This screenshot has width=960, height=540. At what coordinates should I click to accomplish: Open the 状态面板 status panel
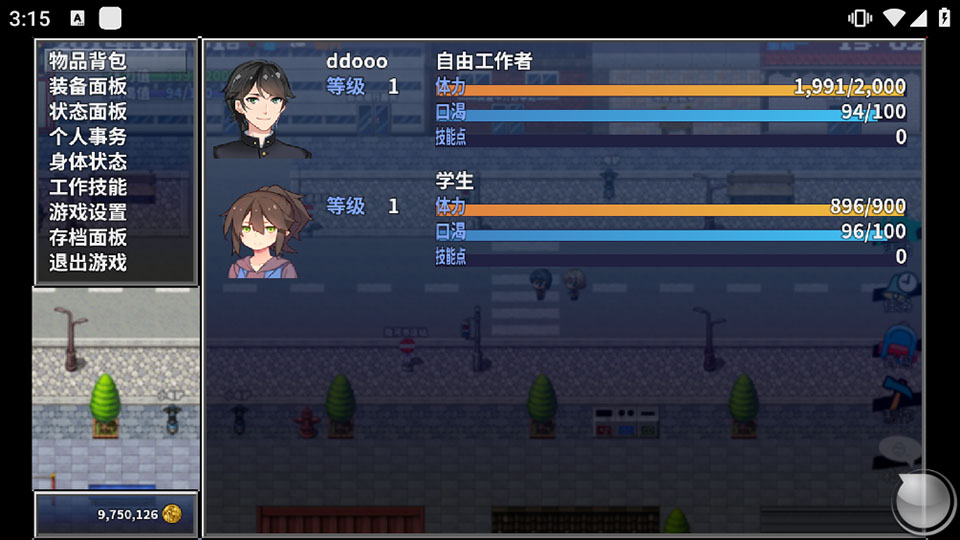[x=89, y=111]
